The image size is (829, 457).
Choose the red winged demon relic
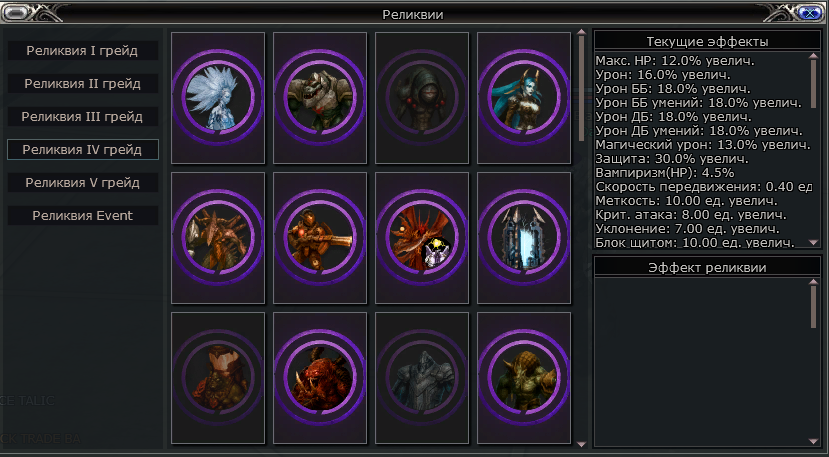point(422,238)
